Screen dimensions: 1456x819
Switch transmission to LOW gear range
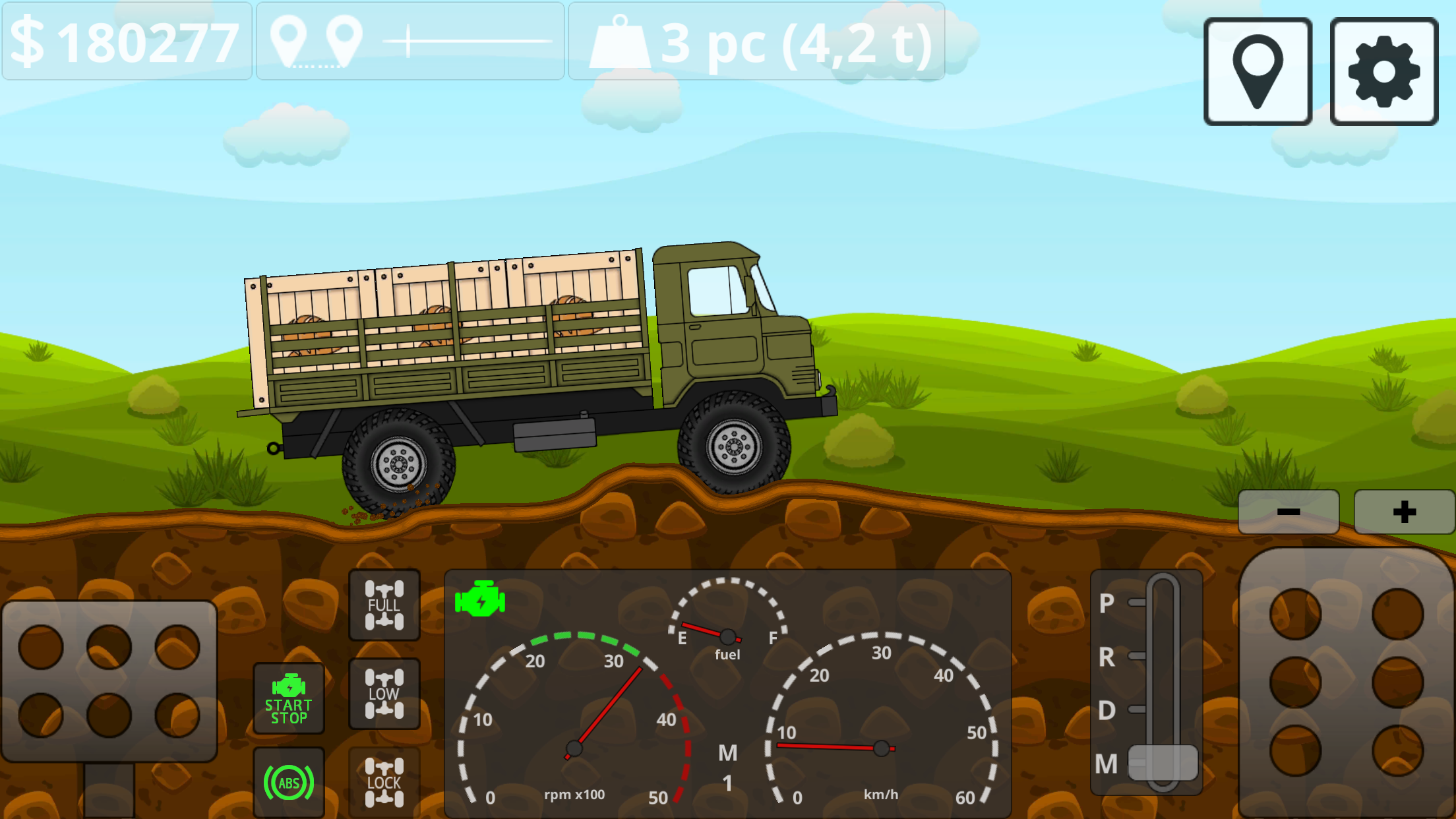tap(384, 694)
